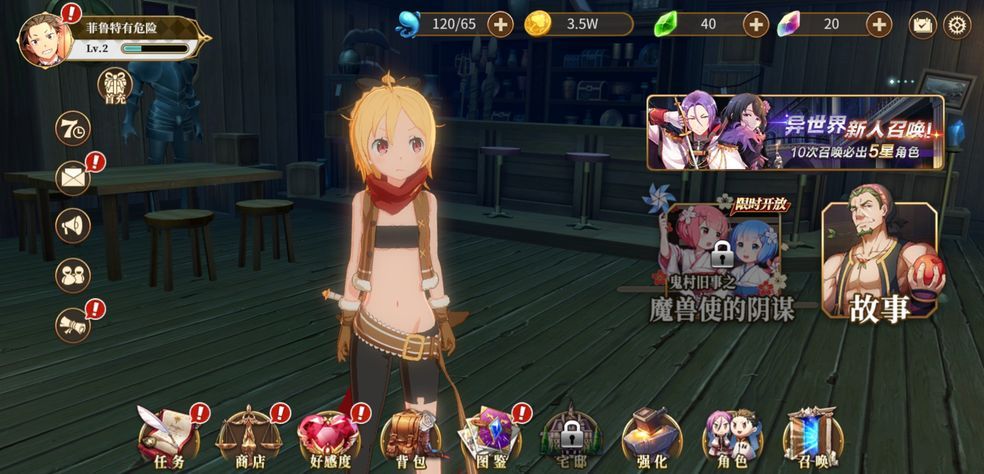Open the settings gear icon
Image resolution: width=984 pixels, height=474 pixels.
(957, 24)
